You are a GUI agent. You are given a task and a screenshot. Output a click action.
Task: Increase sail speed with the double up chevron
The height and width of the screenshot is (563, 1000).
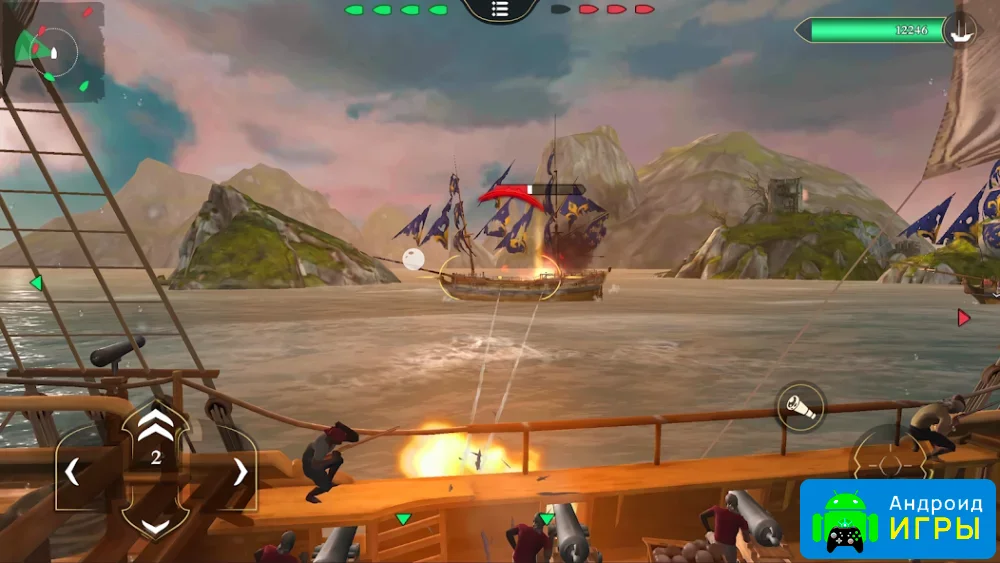coord(155,426)
